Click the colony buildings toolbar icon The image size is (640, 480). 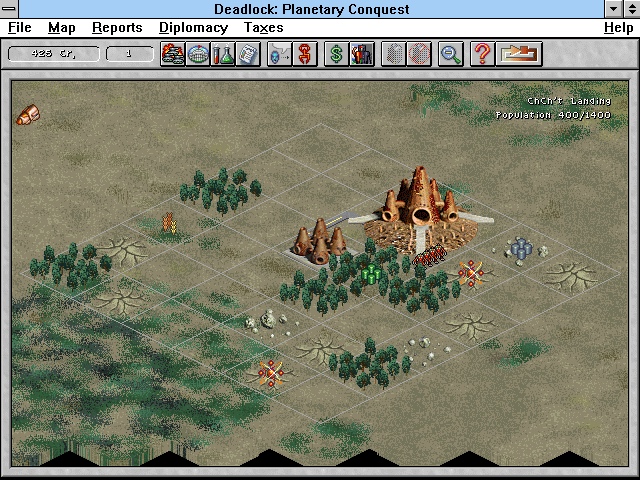coord(172,53)
